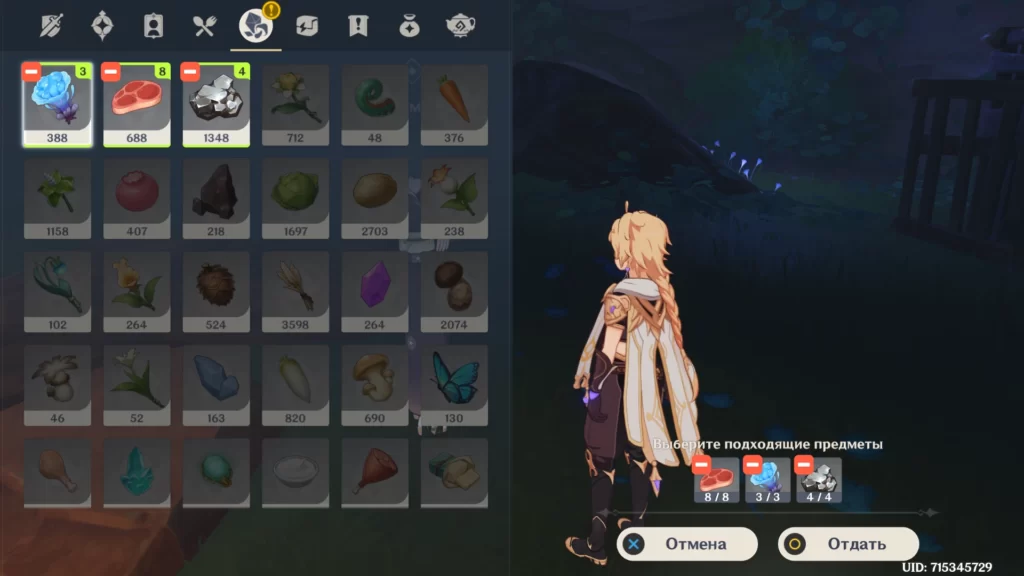Select the white iron chunk slot
Screen dimensions: 1024x576
pyautogui.click(x=216, y=105)
